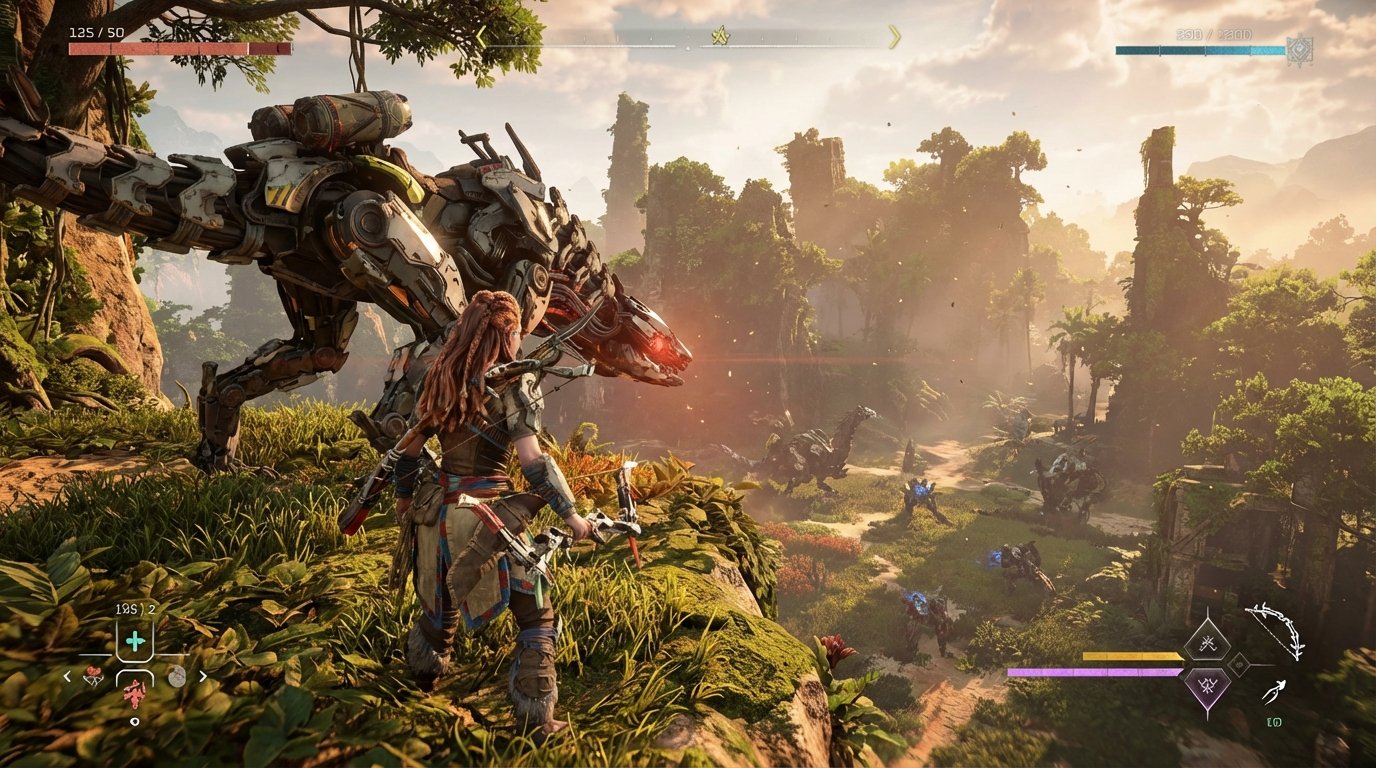
Task: Toggle the small center diamond on the weapon wheel
Action: pos(1239,666)
